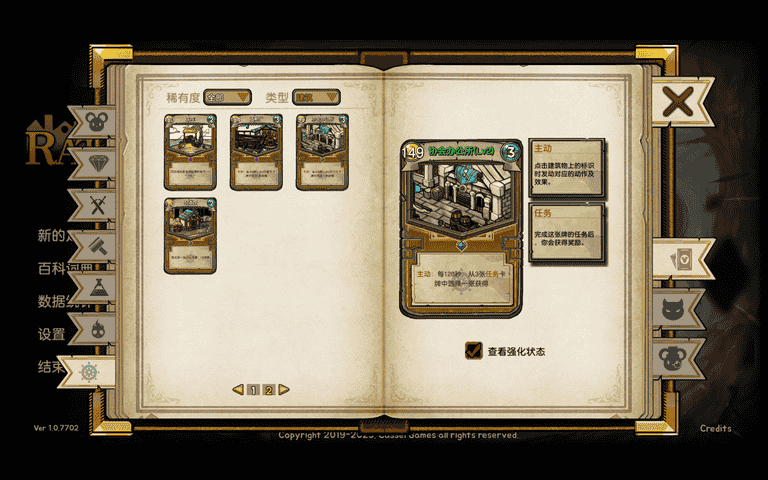Go to page 1 of the card list
Screen dimensions: 768x480
coord(254,390)
